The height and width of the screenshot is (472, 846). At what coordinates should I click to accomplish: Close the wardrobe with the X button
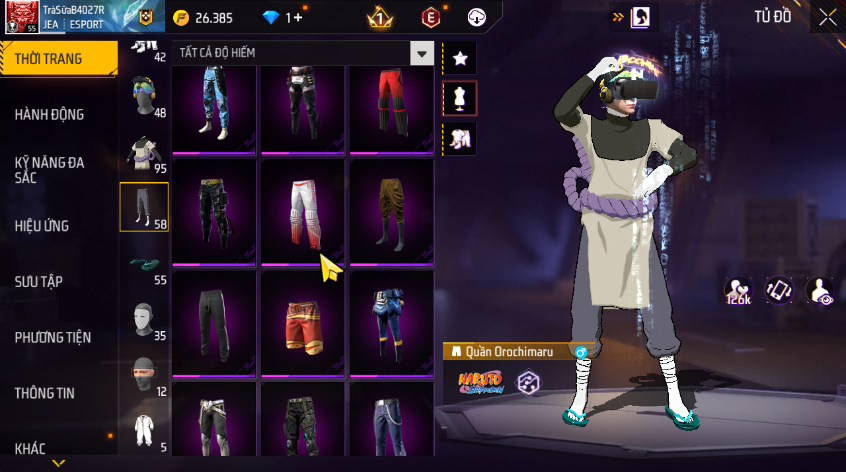point(828,16)
